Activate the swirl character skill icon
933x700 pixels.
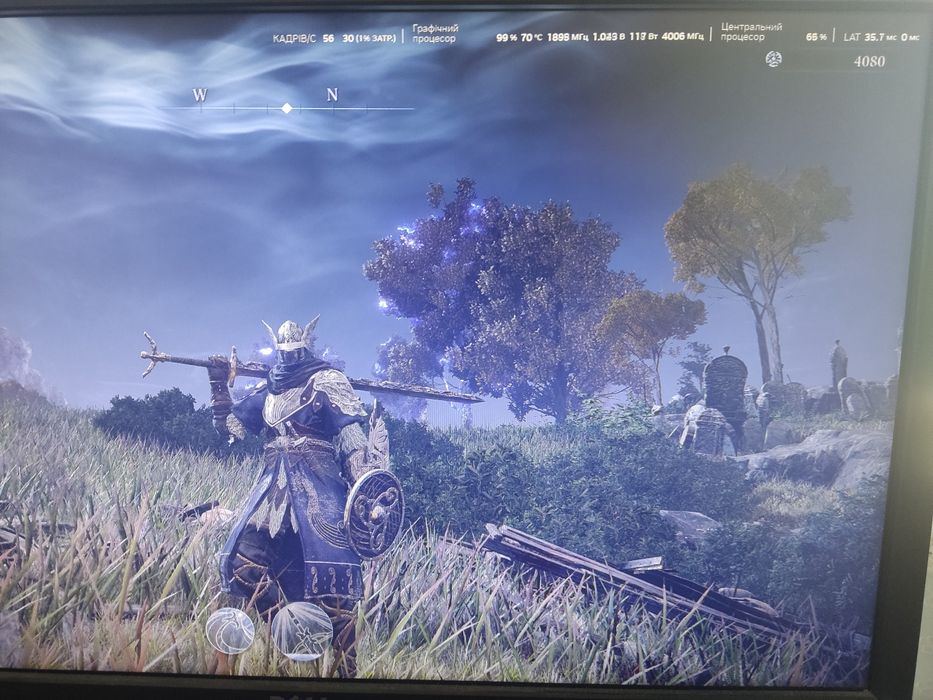[230, 630]
